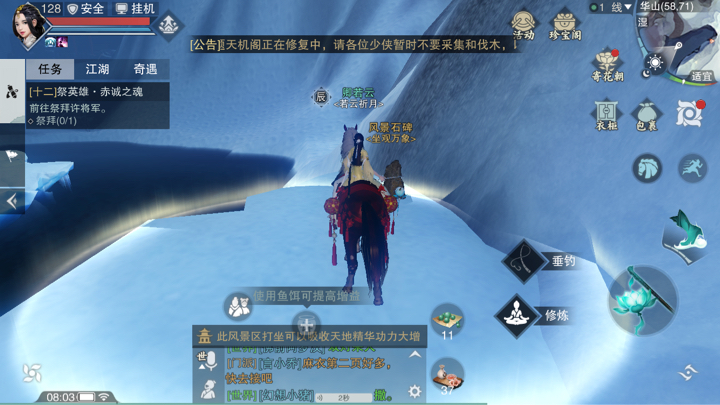This screenshot has height=405, width=720.
Task: Tap the glowing lotus main skill button
Action: point(642,299)
